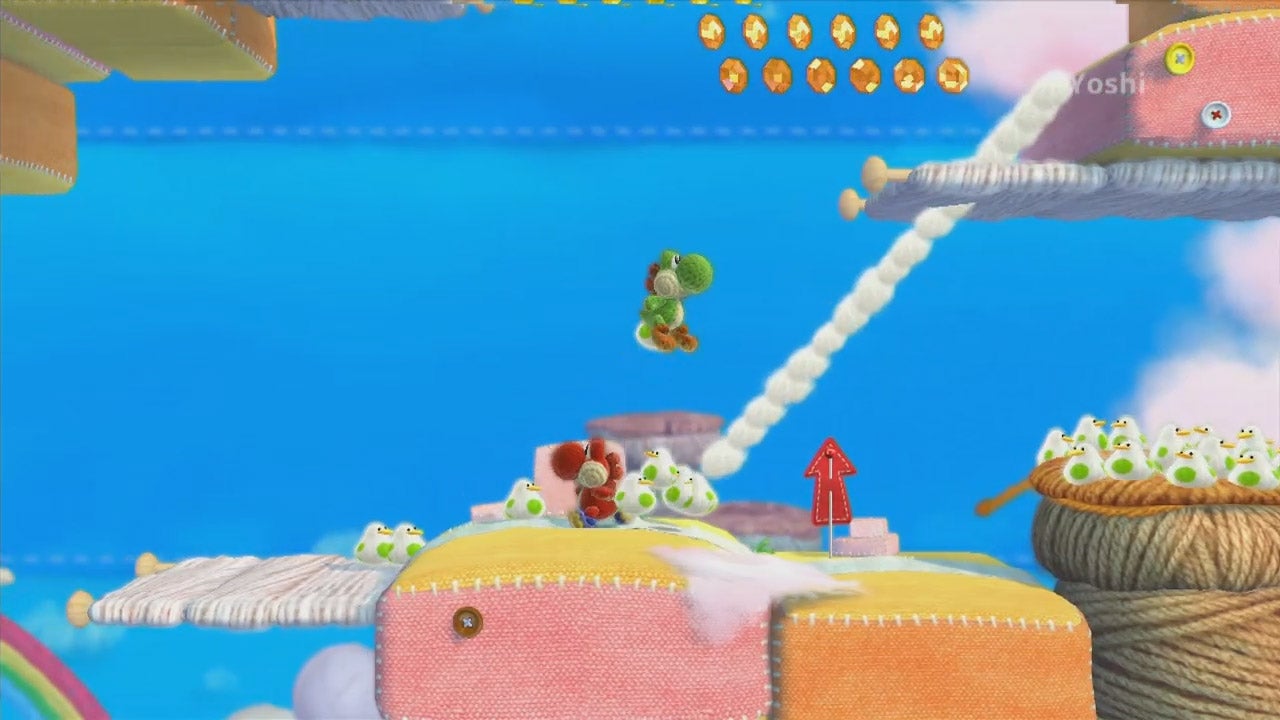Click the 'Yoshi' player name label
1280x720 pixels.
coord(1105,86)
